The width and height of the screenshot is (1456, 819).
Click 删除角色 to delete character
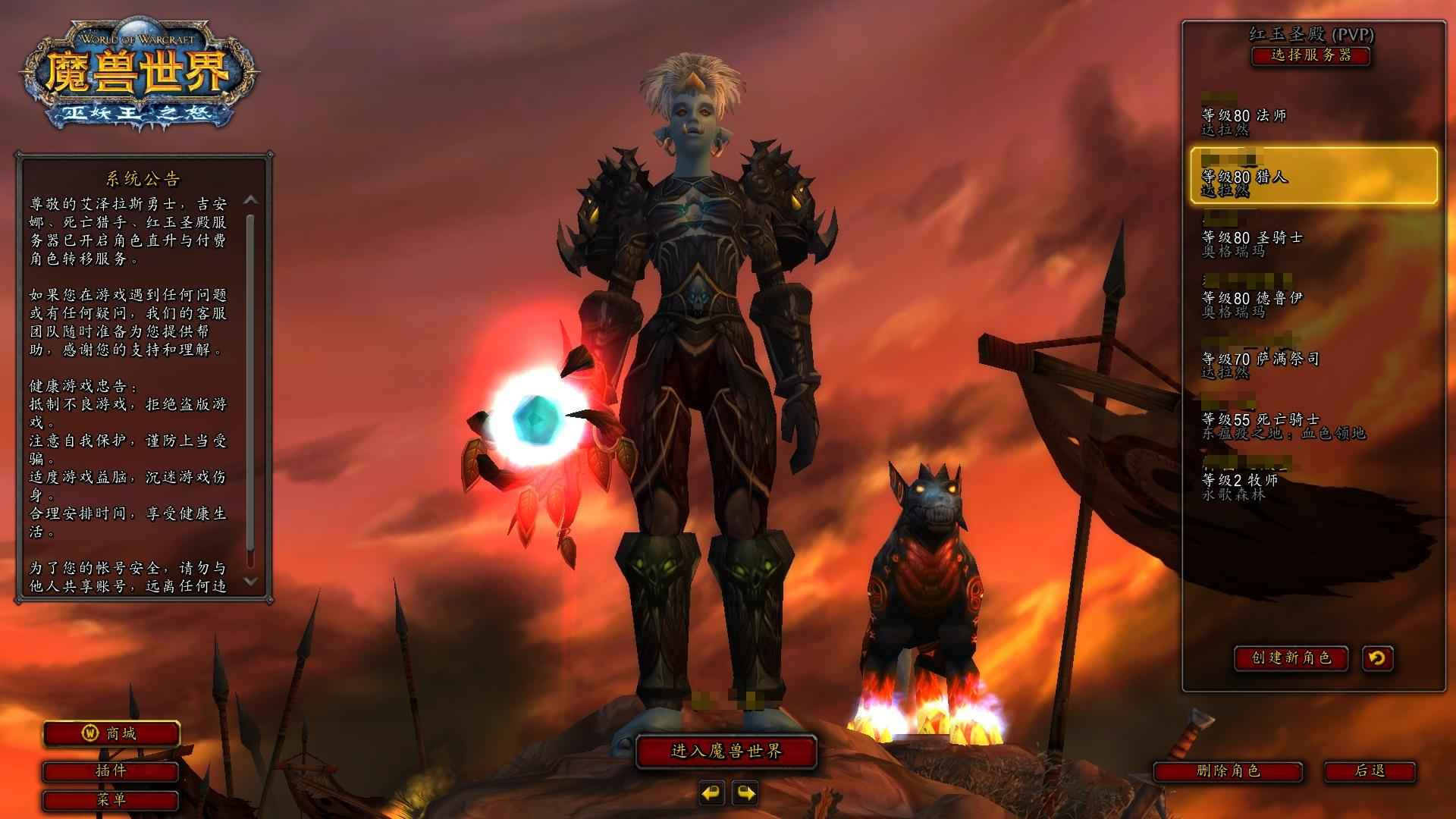[1228, 771]
